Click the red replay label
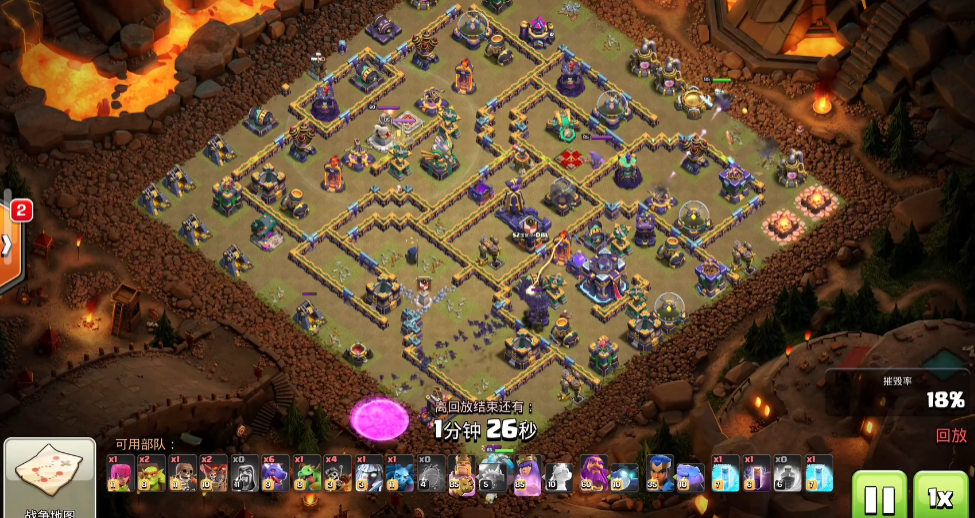975x518 pixels. coord(950,436)
